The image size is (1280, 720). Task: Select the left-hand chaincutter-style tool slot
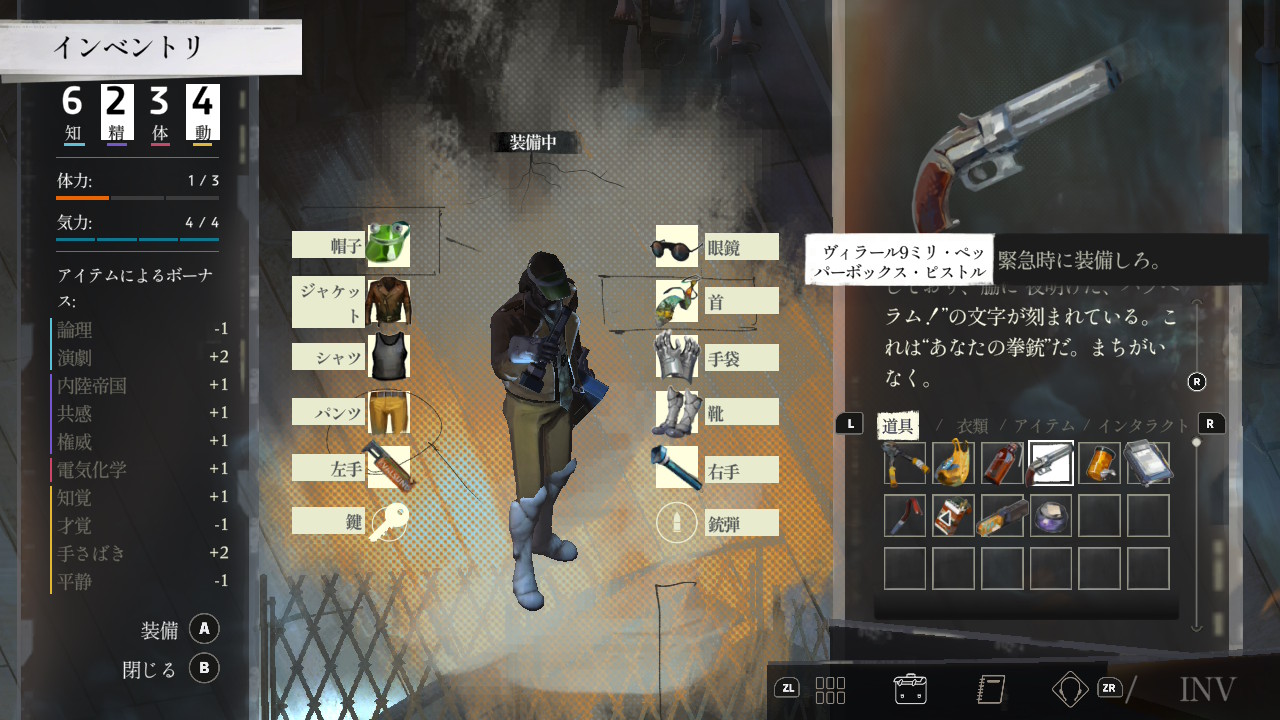388,467
